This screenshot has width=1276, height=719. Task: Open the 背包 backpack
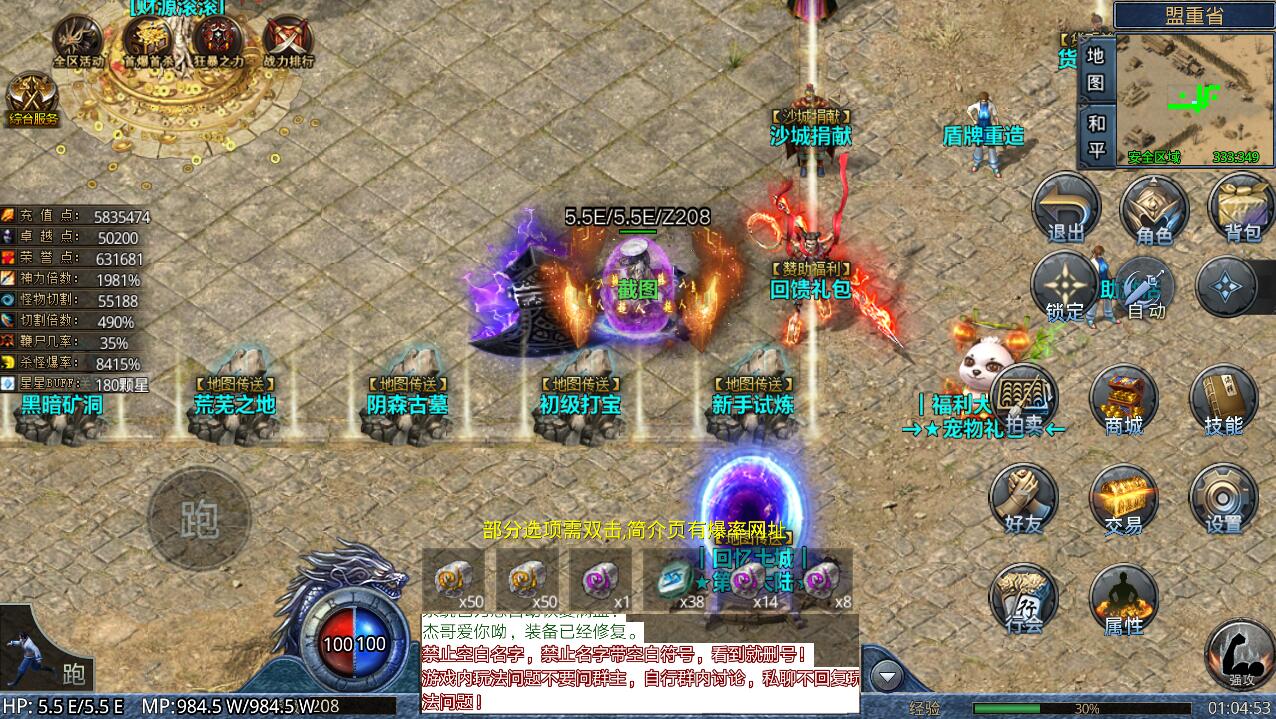(x=1241, y=208)
